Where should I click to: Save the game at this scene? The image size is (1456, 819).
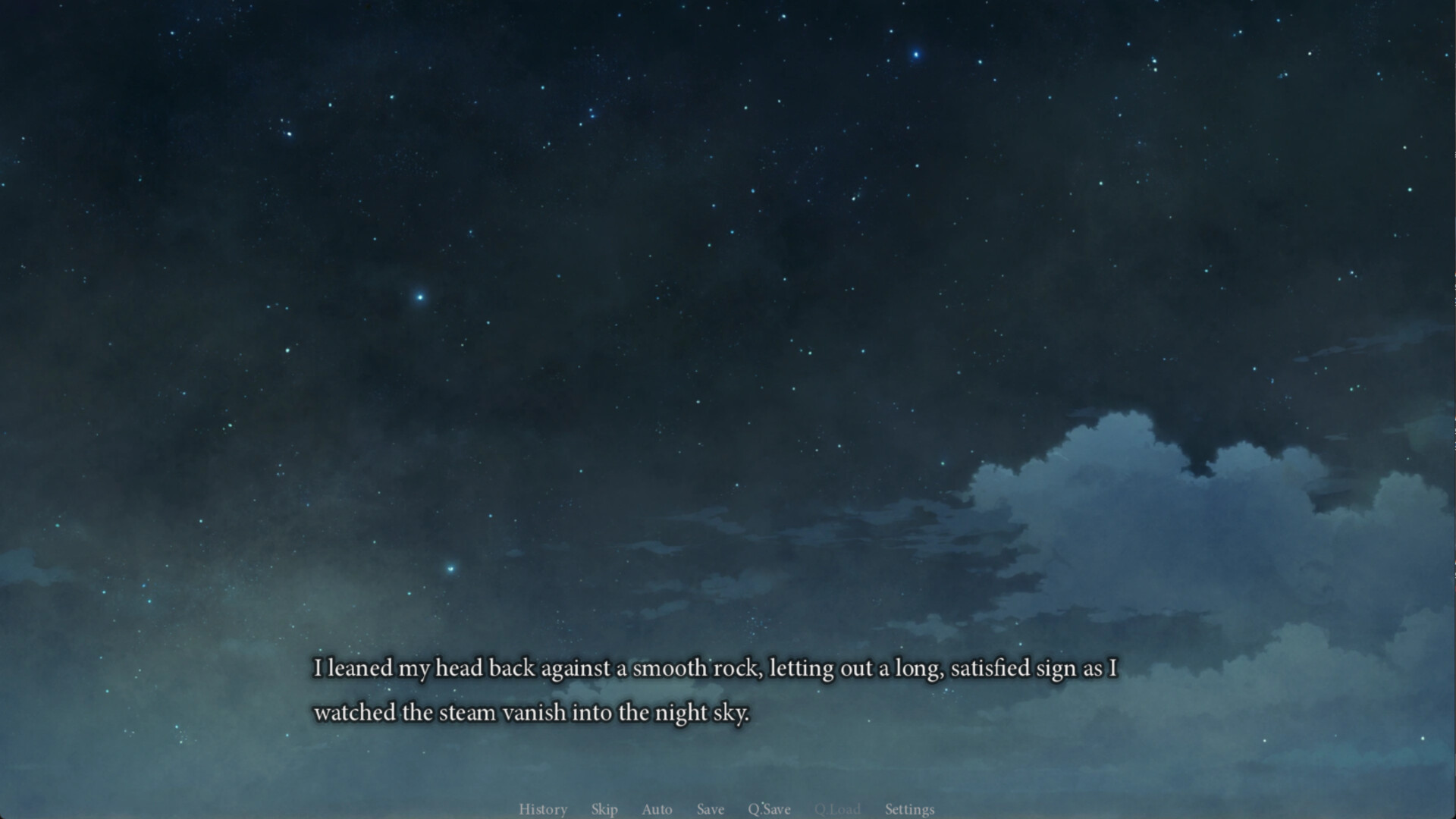(711, 809)
